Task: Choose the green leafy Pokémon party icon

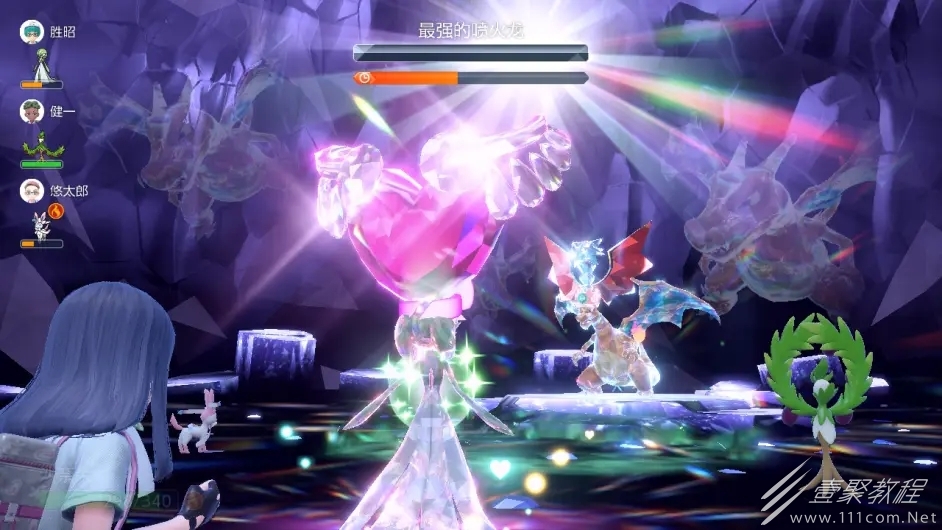Action: 41,146
